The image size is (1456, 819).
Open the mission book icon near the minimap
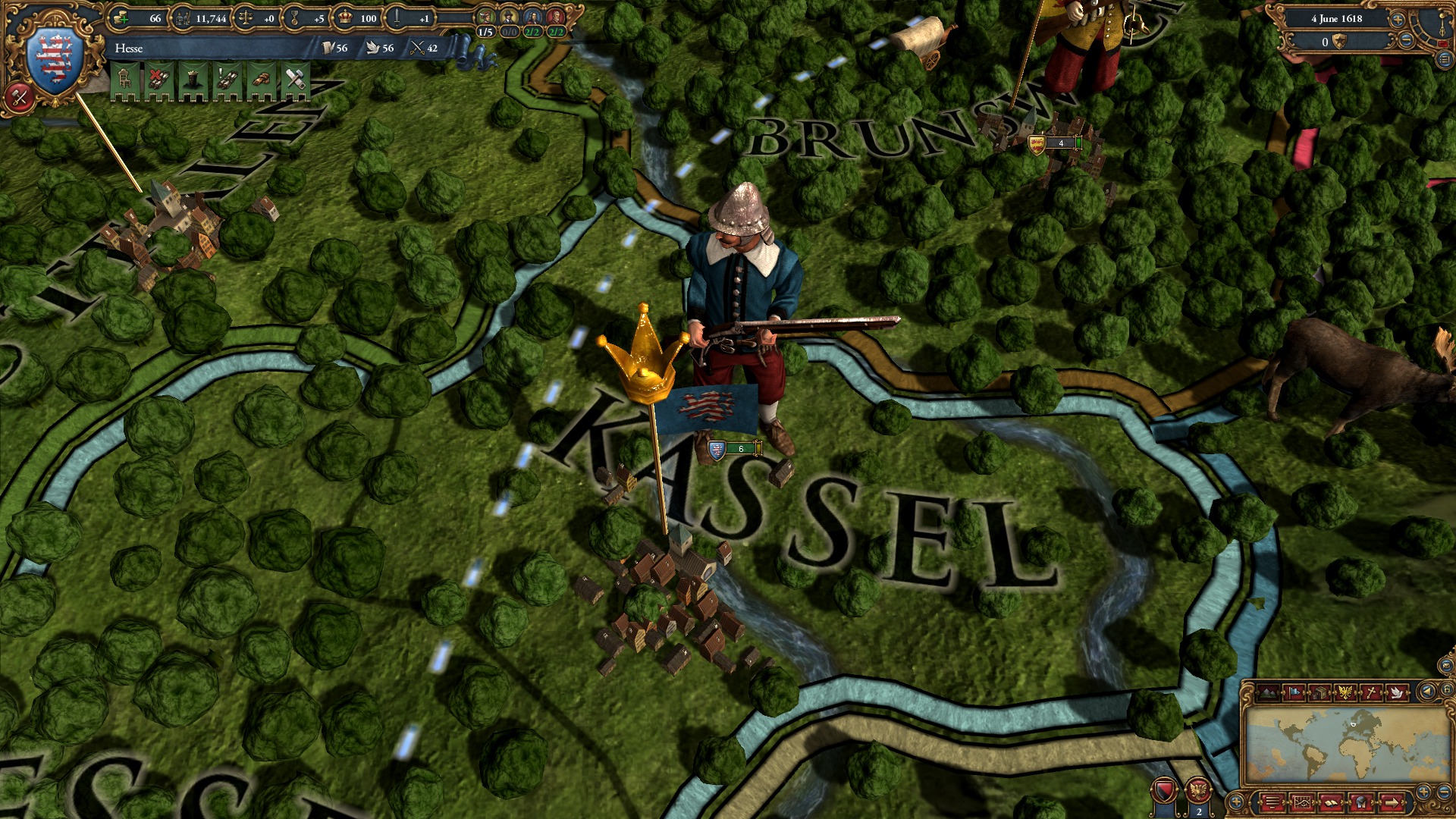(x=1331, y=802)
